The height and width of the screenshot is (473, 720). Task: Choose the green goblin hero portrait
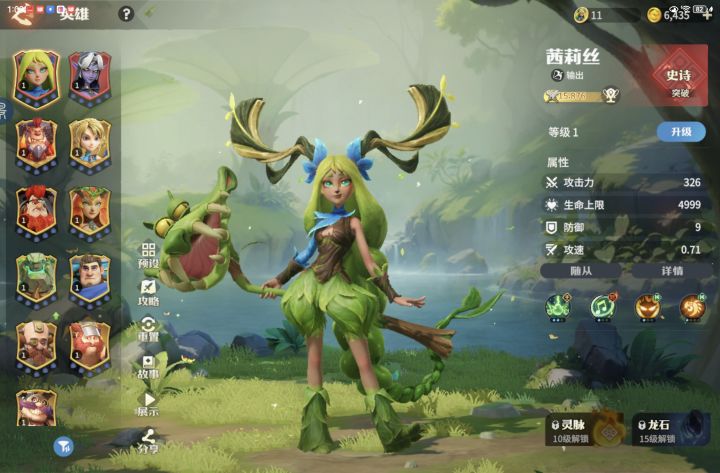(36, 277)
